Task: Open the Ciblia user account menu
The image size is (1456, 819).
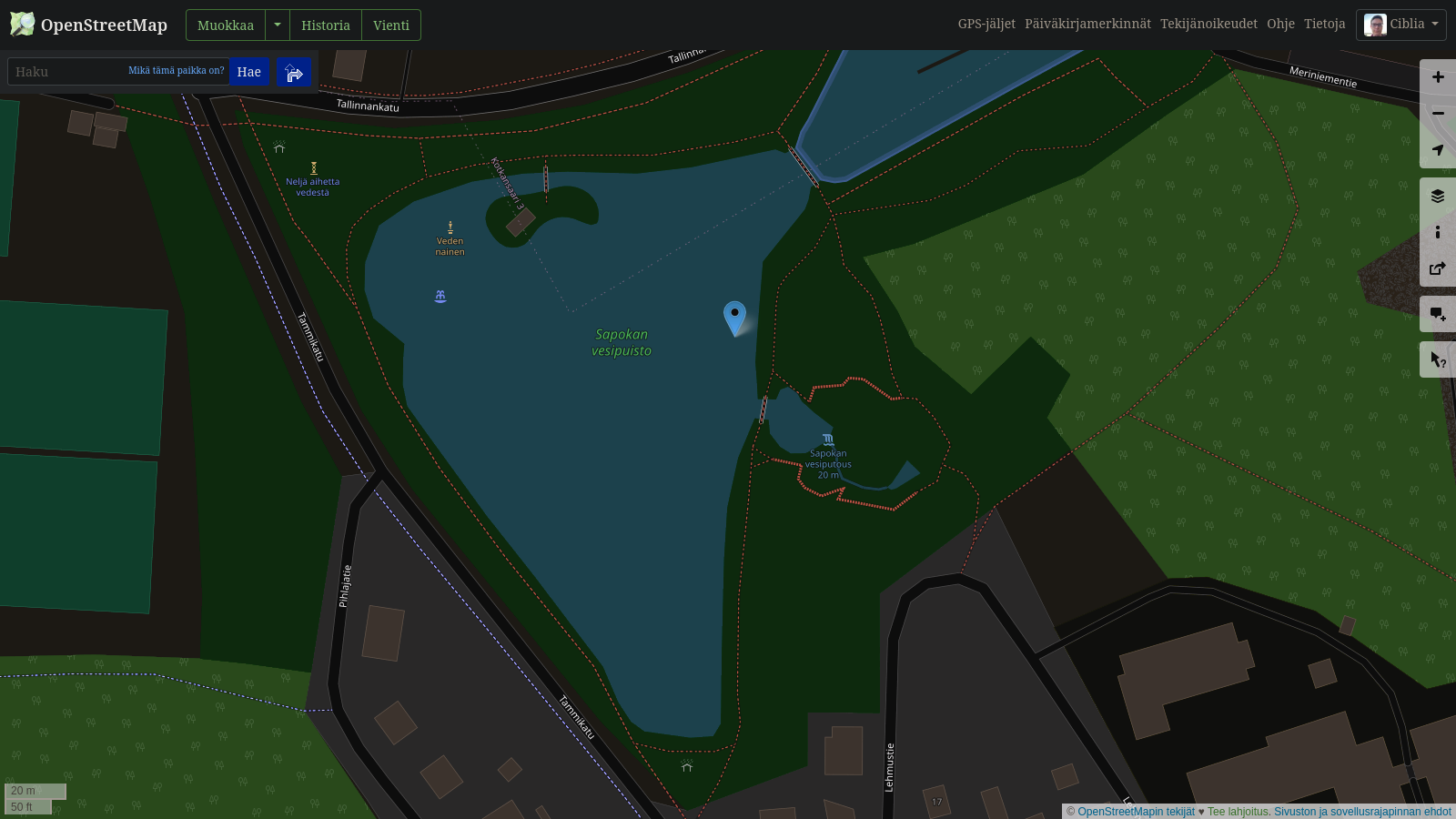Action: [x=1400, y=25]
